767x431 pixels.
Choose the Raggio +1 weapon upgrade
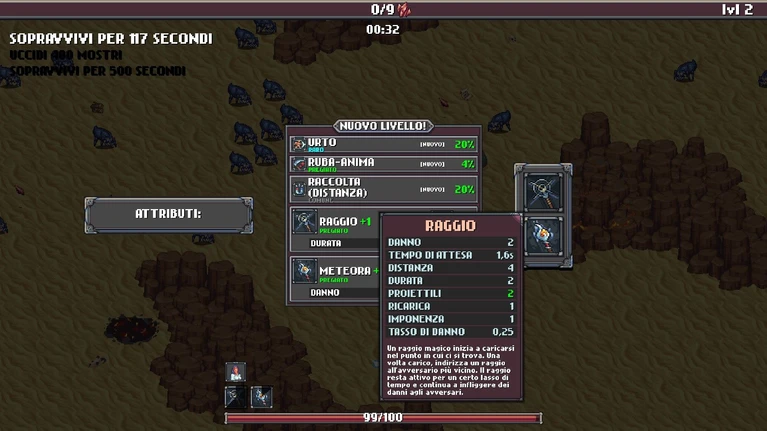tap(335, 226)
